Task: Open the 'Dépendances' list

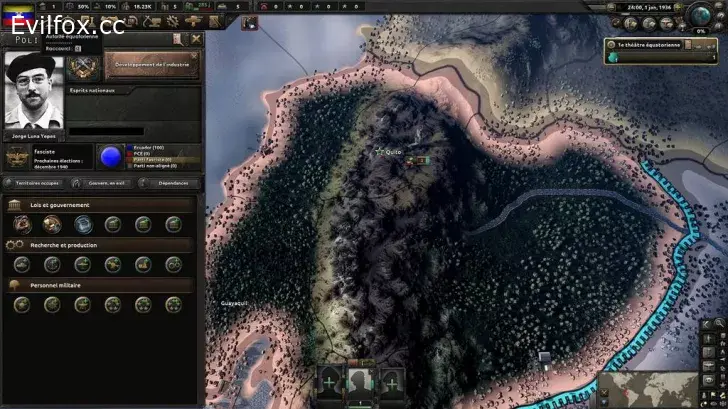Action: pyautogui.click(x=172, y=183)
